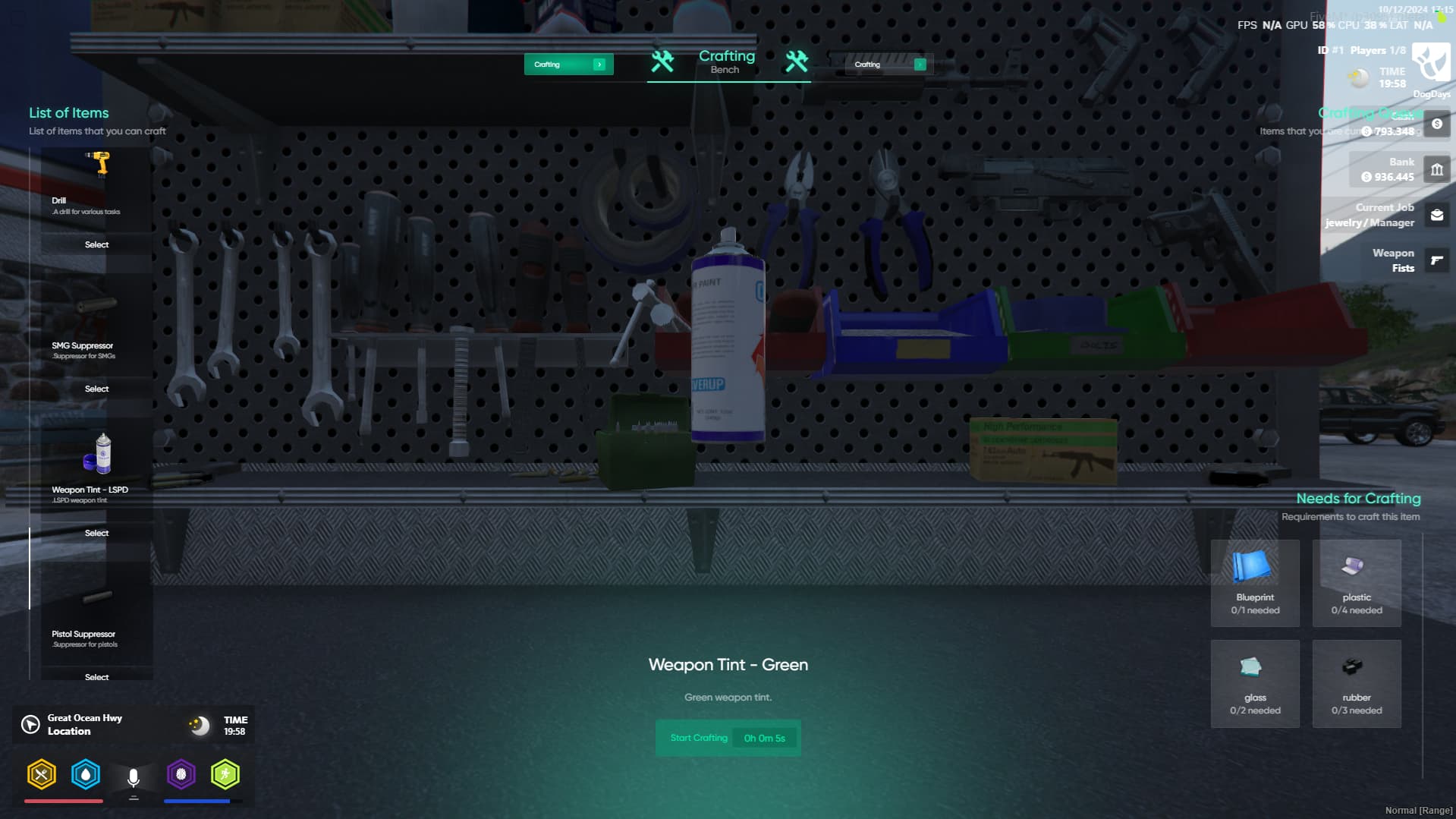The image size is (1456, 819).
Task: Click the green stamina runner icon
Action: point(225,774)
